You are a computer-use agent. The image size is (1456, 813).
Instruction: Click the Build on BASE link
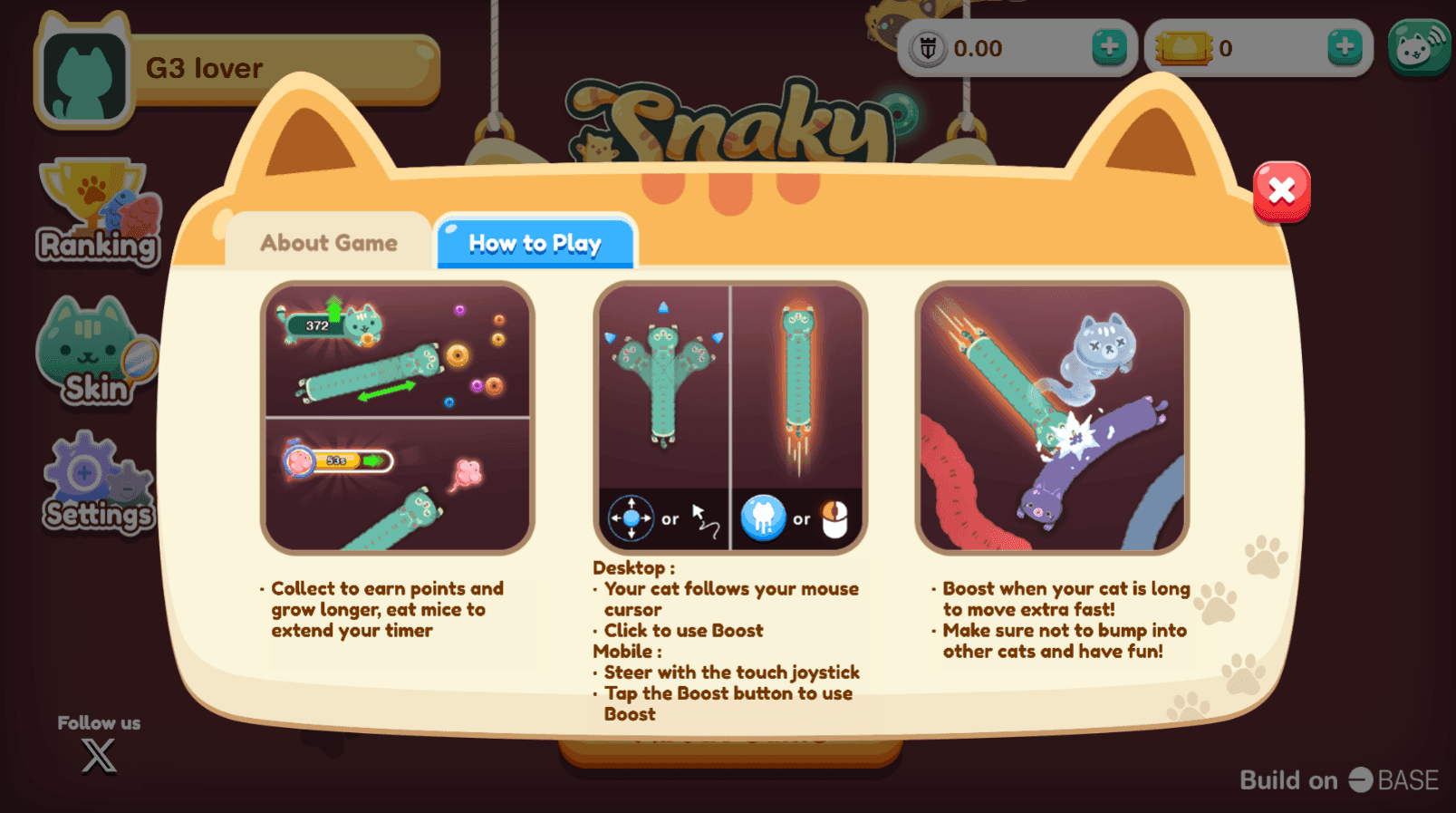click(1338, 780)
